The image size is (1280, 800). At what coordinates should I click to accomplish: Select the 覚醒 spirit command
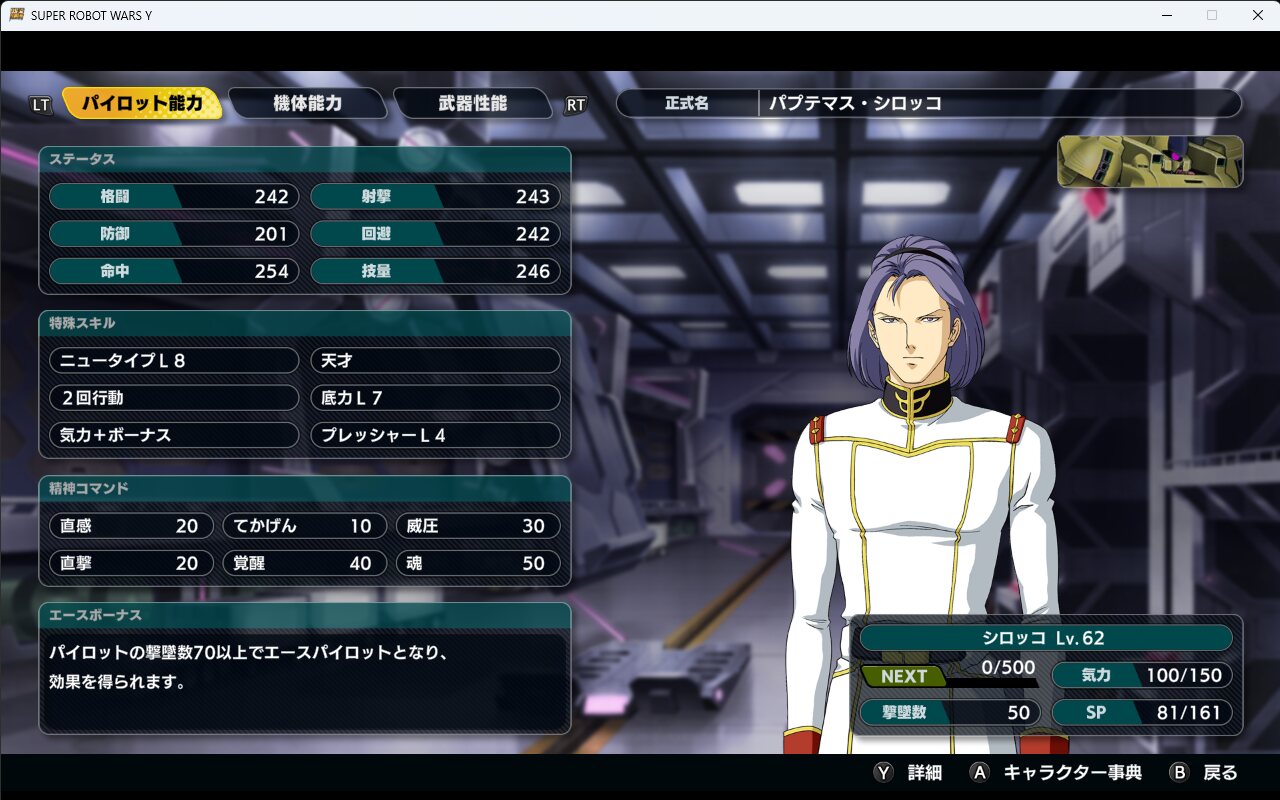coord(304,563)
